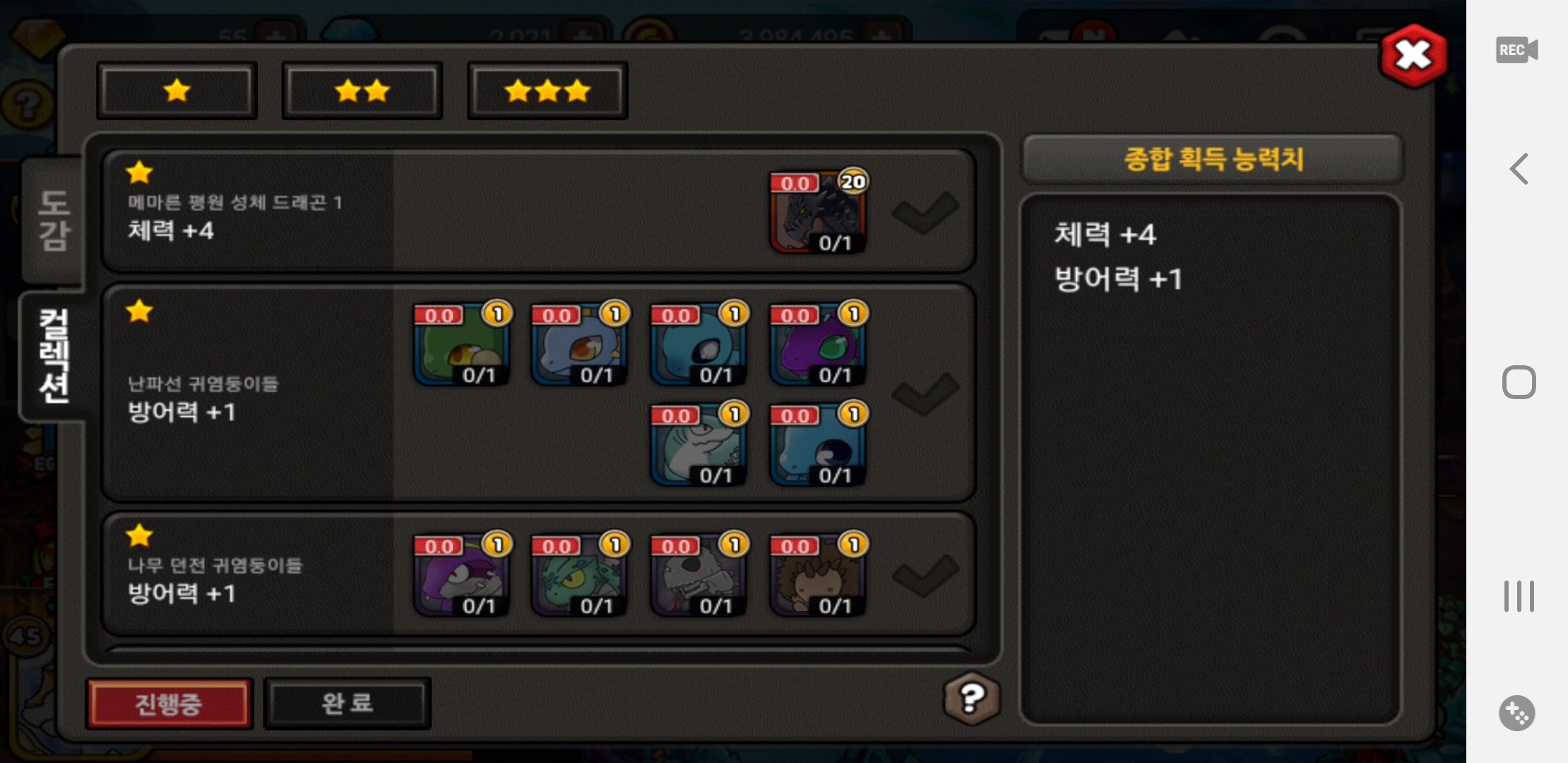Filter by three-star collections
Image resolution: width=1568 pixels, height=763 pixels.
[547, 90]
